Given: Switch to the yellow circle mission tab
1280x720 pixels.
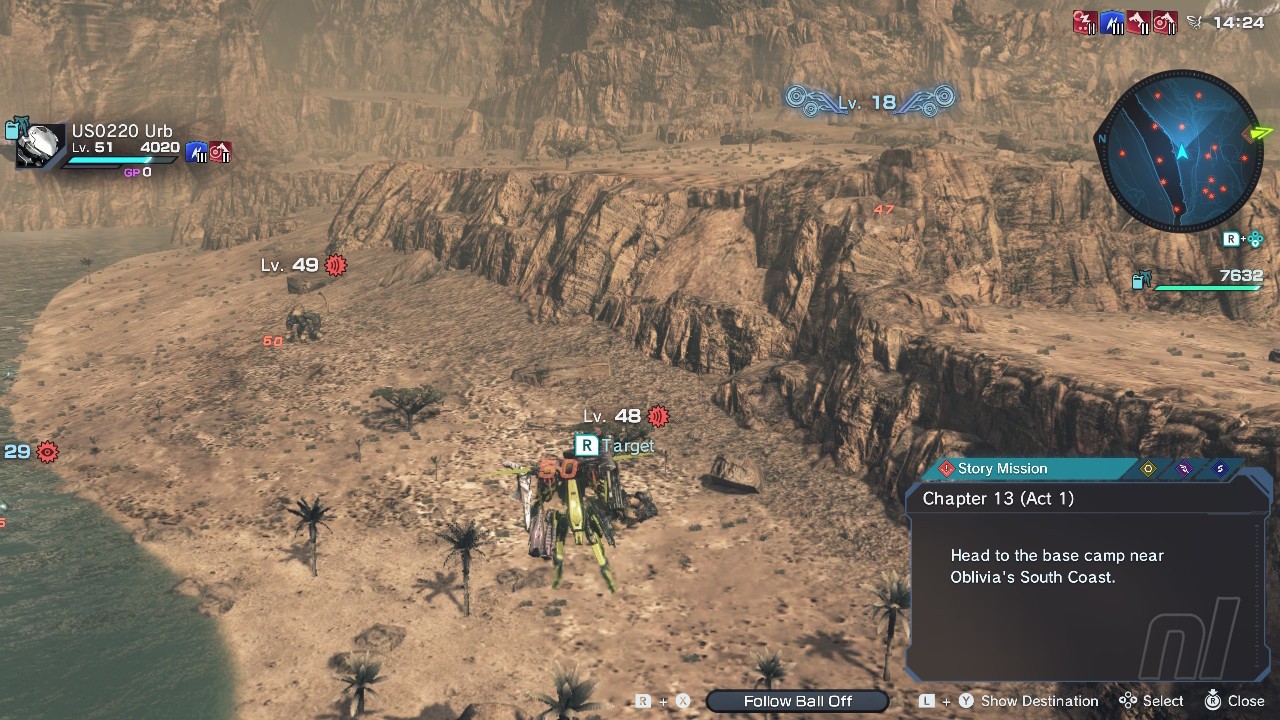Looking at the screenshot, I should pyautogui.click(x=1148, y=469).
